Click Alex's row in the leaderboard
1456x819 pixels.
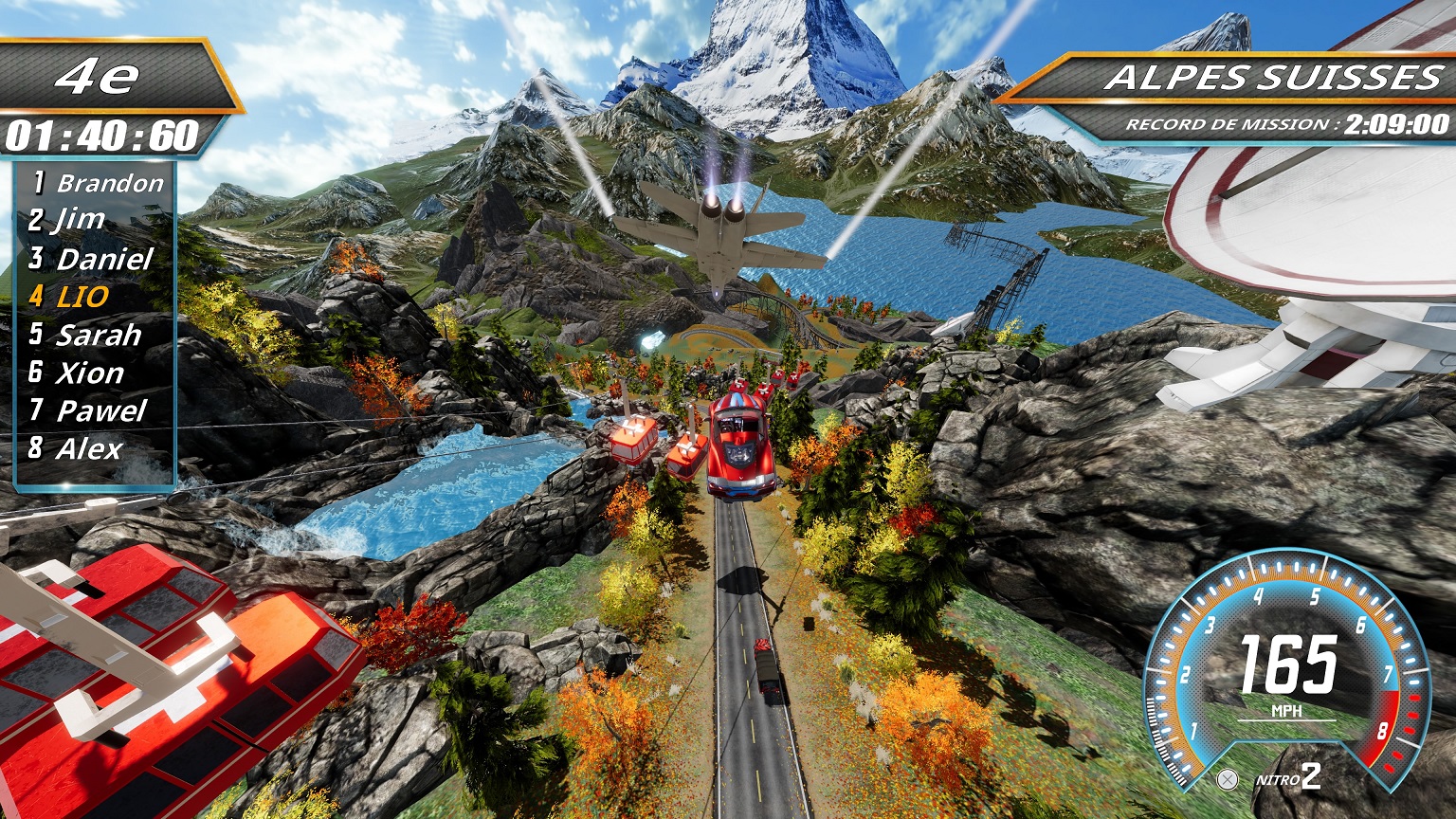(x=76, y=448)
